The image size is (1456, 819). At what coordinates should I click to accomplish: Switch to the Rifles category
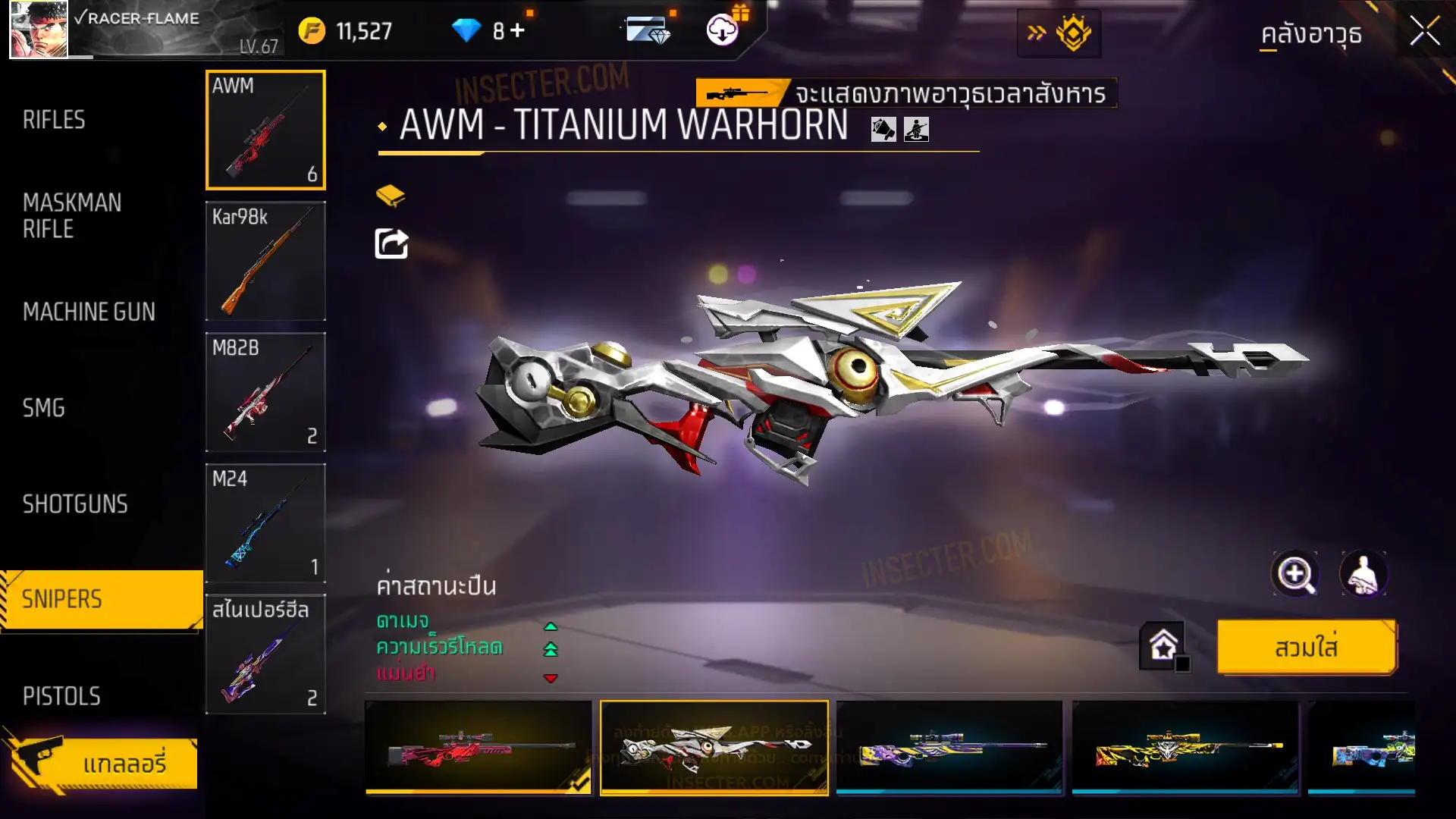[x=54, y=120]
